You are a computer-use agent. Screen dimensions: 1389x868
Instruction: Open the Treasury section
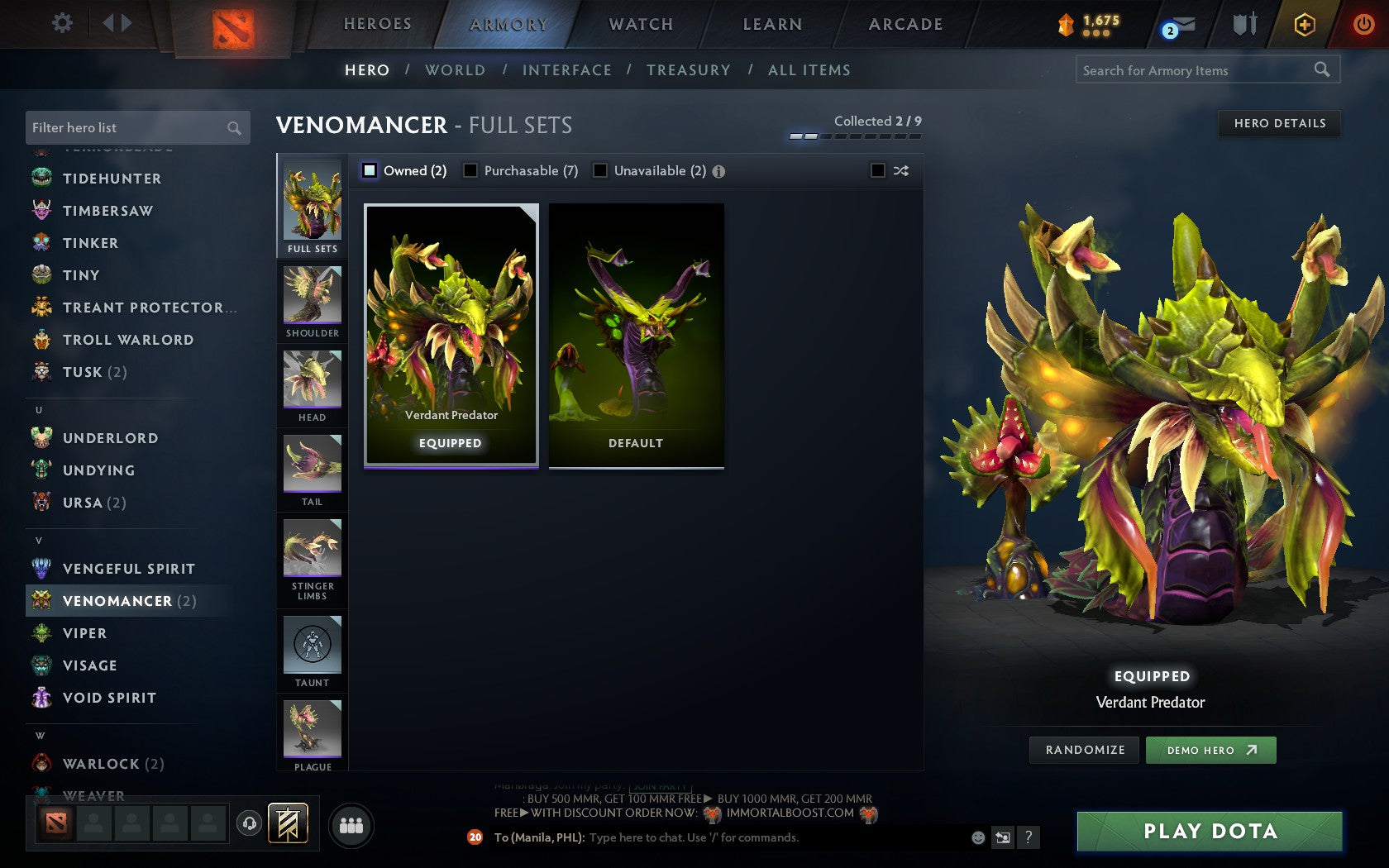[690, 70]
